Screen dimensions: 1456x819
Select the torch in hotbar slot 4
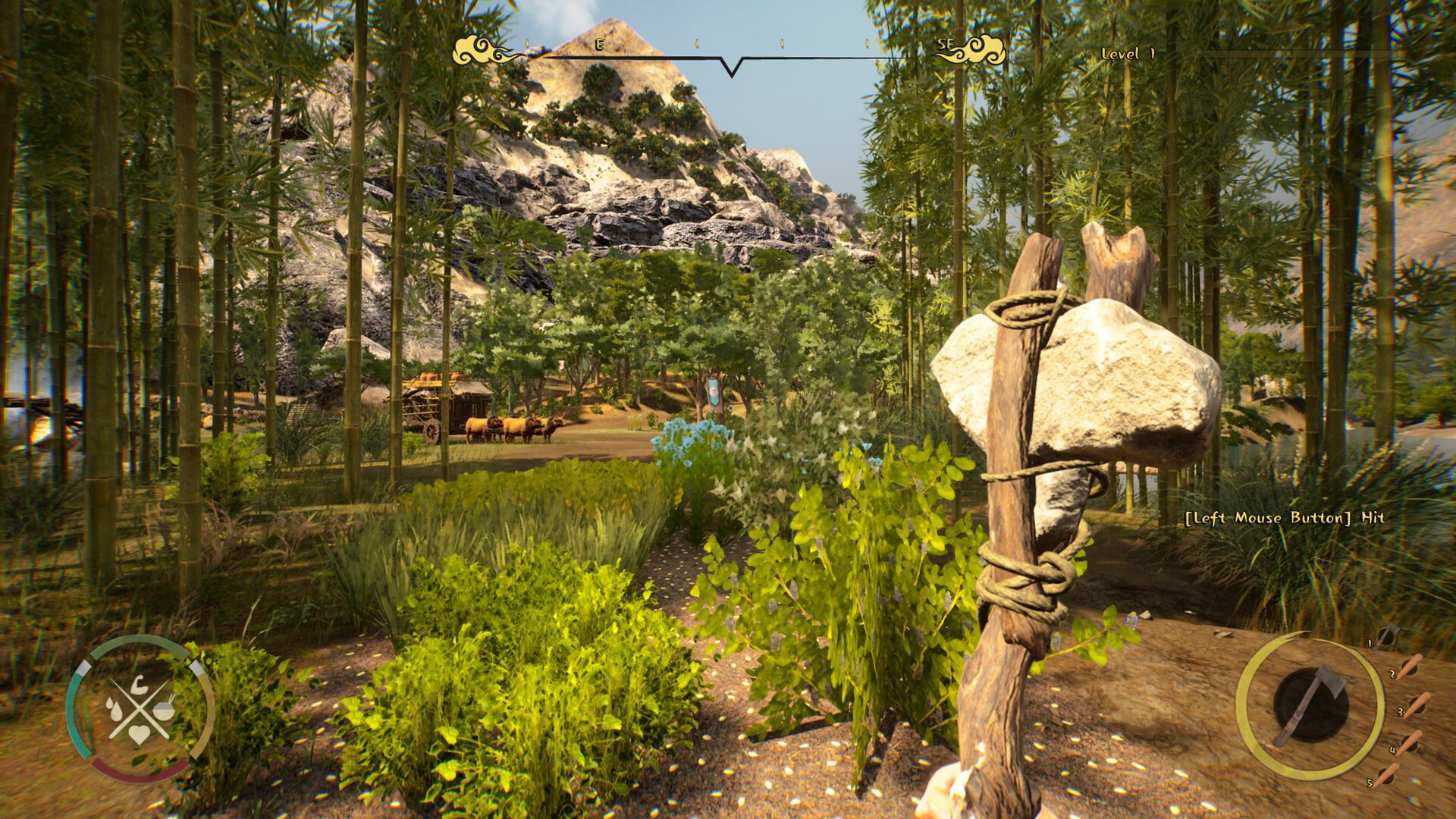coord(1410,744)
